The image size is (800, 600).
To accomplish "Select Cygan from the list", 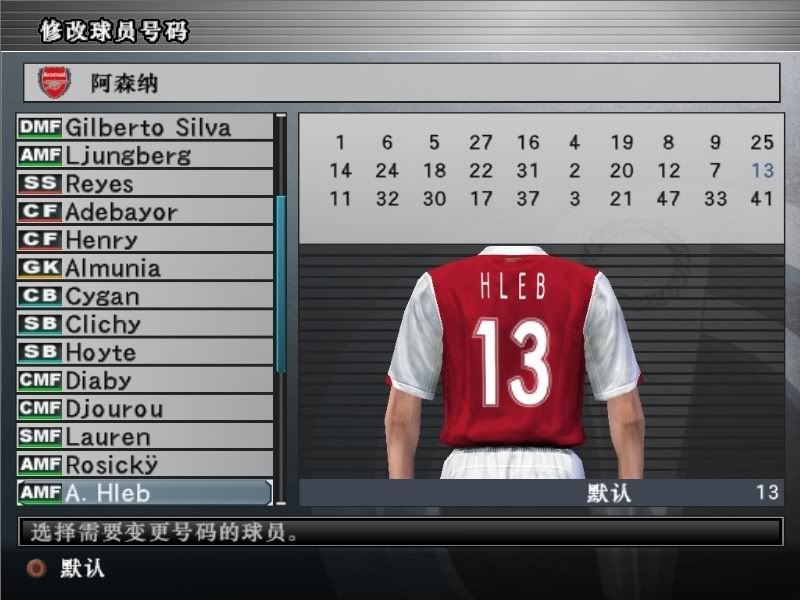I will coord(146,296).
